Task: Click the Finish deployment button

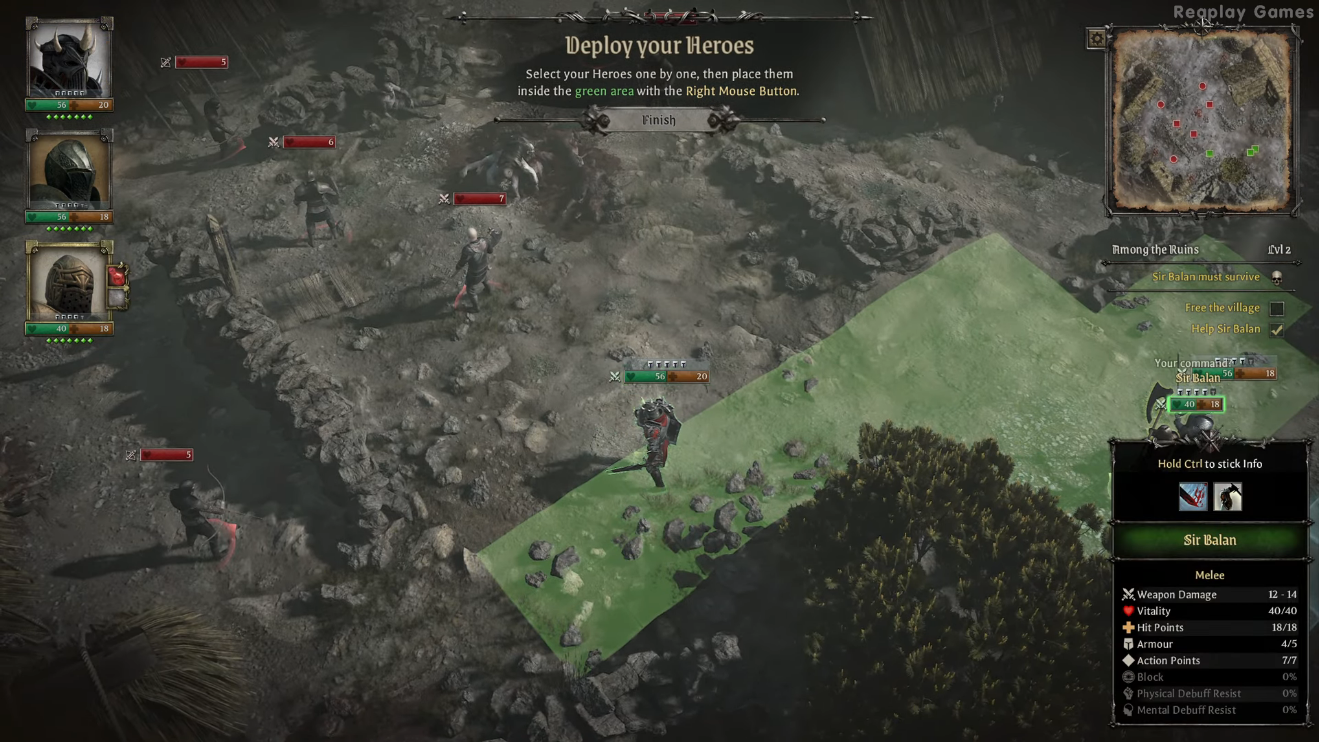Action: click(x=658, y=120)
